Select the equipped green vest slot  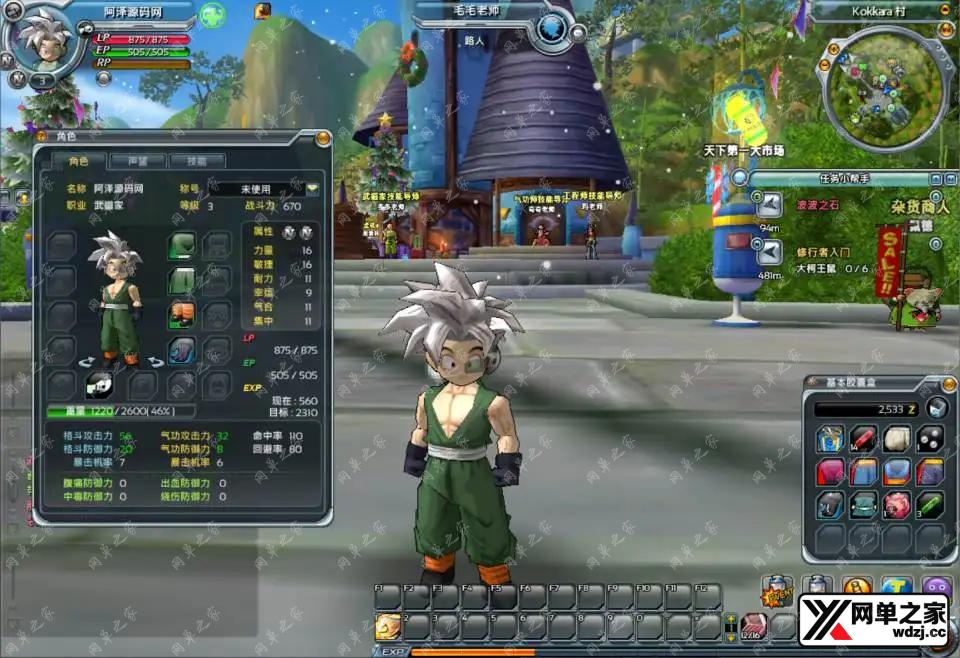pos(182,245)
